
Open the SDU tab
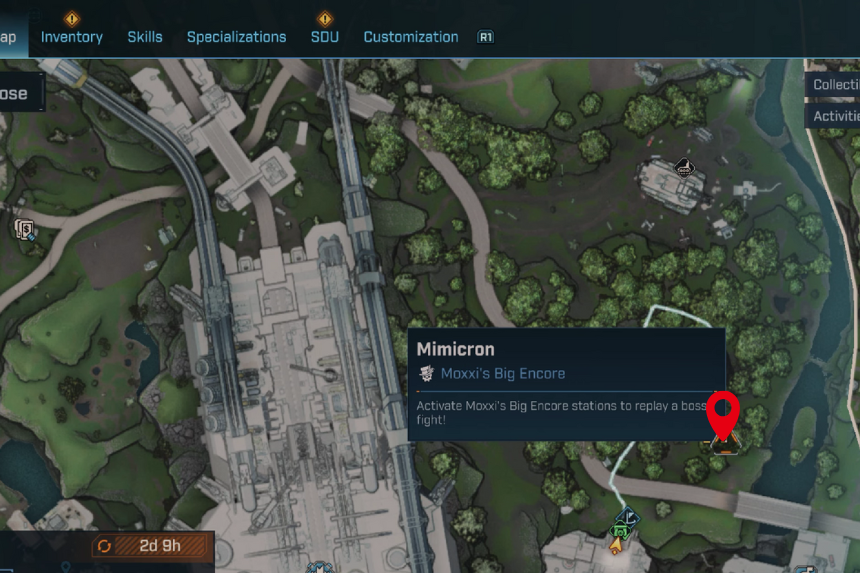click(324, 37)
